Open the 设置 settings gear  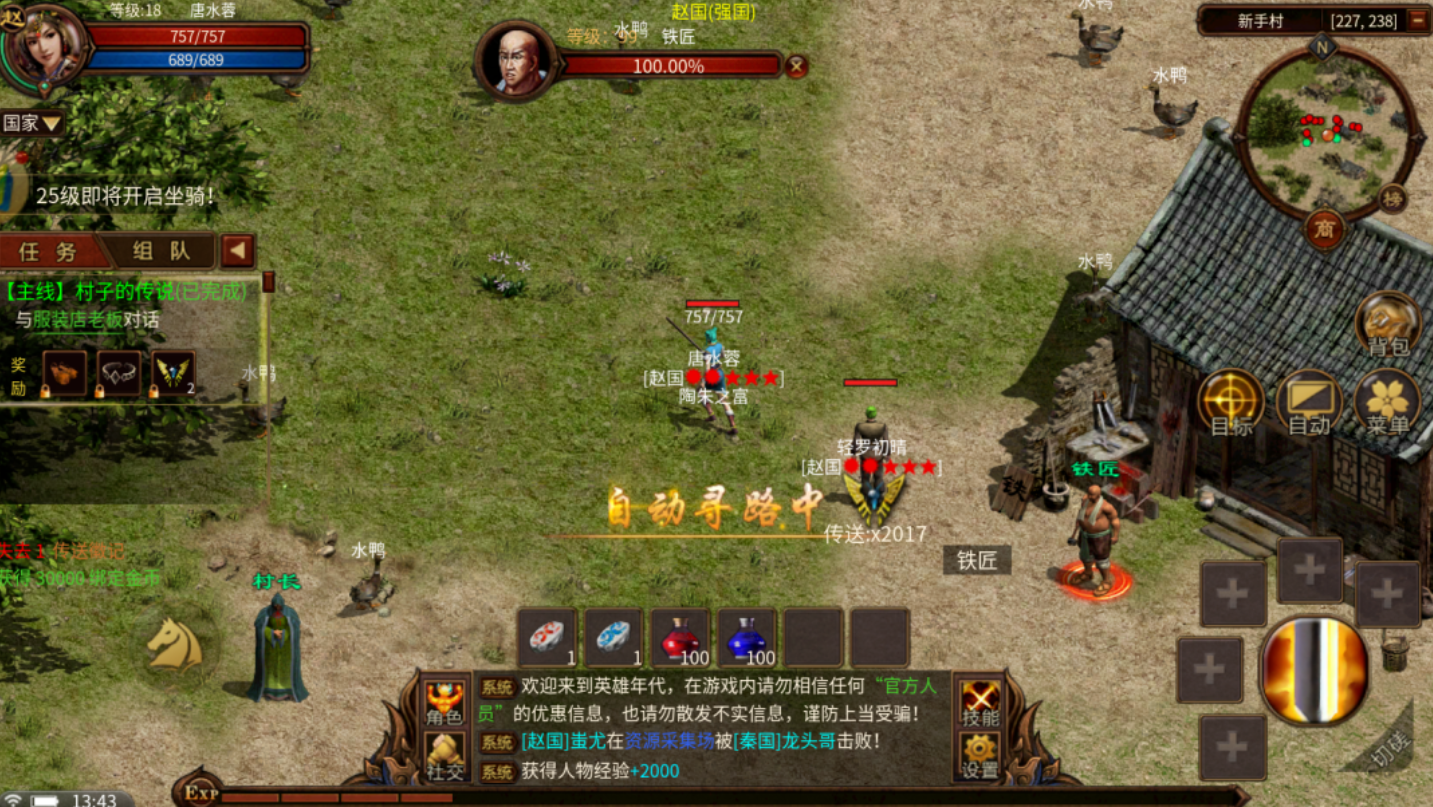click(980, 754)
